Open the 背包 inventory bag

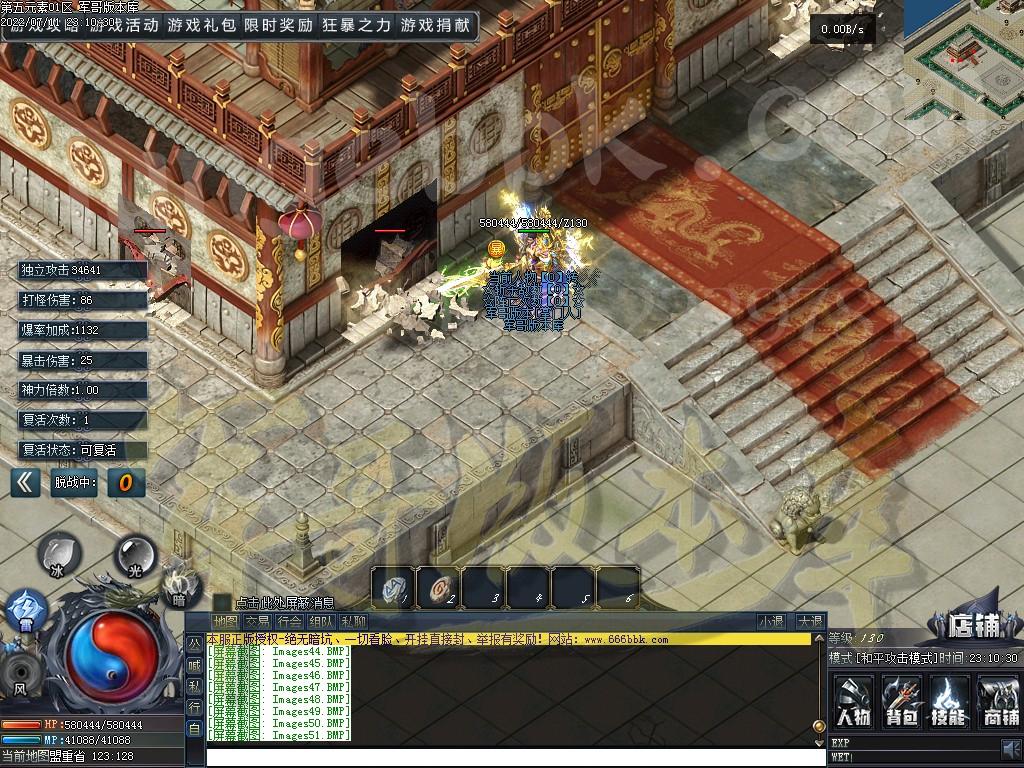pyautogui.click(x=902, y=700)
